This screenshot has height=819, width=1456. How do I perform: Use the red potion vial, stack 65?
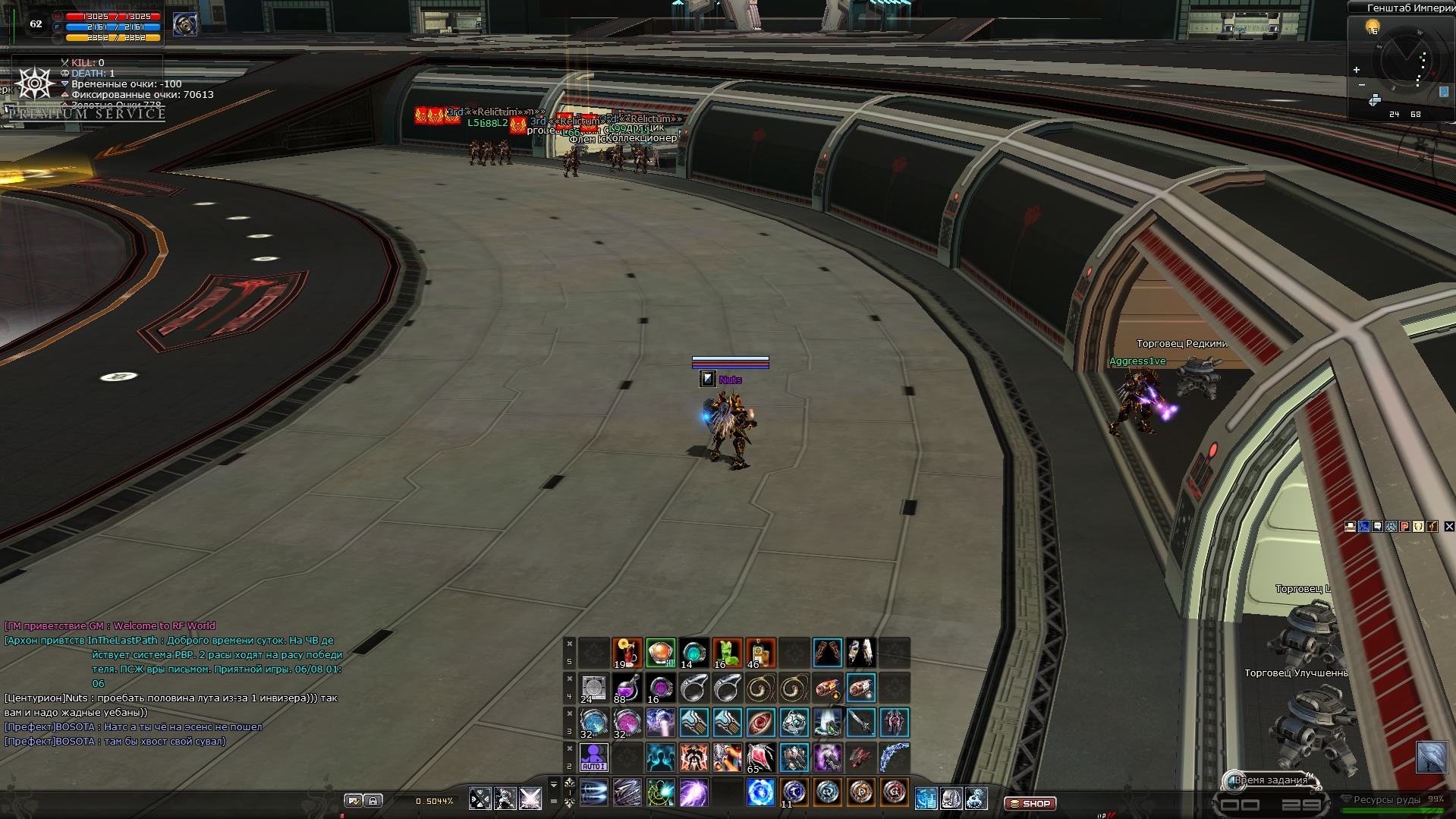[x=760, y=758]
